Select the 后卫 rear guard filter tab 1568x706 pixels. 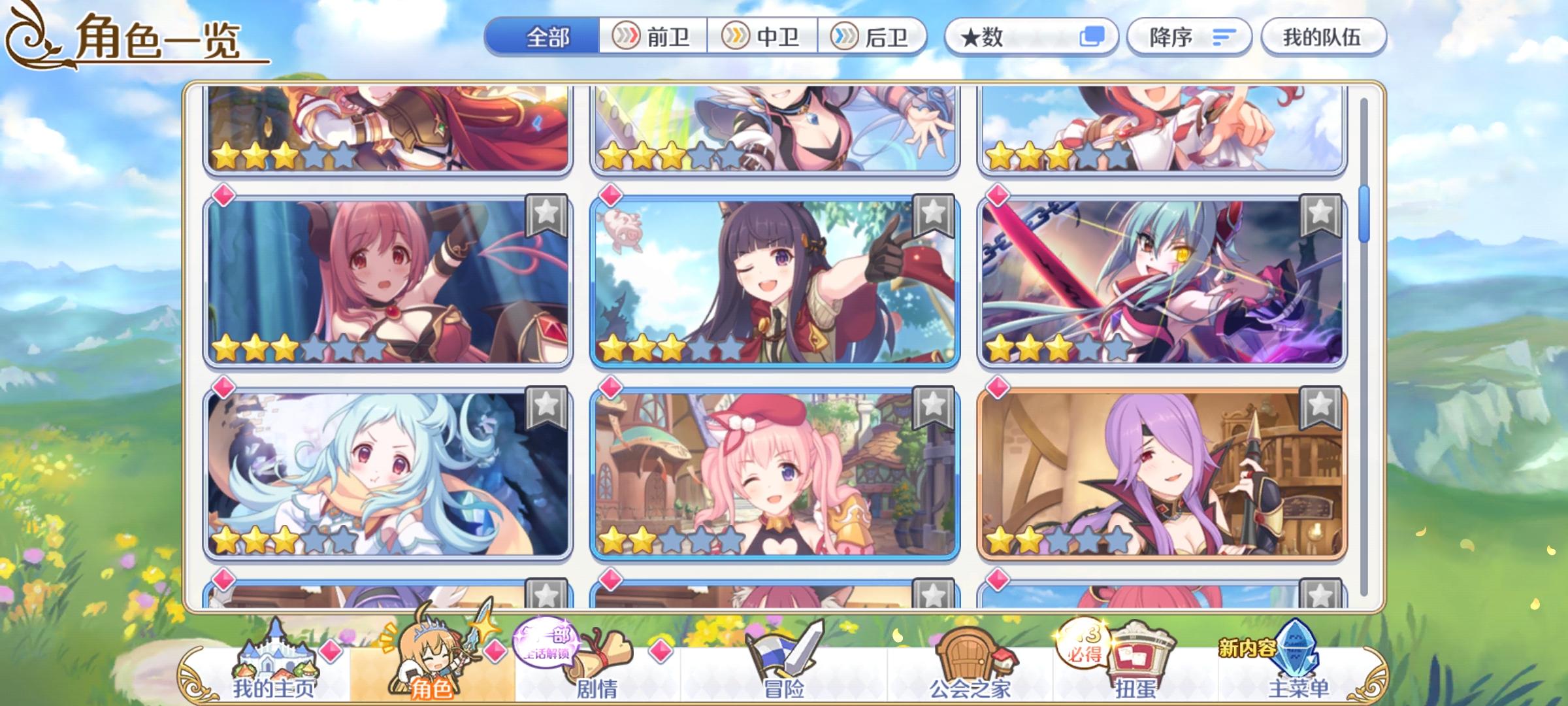coord(872,37)
